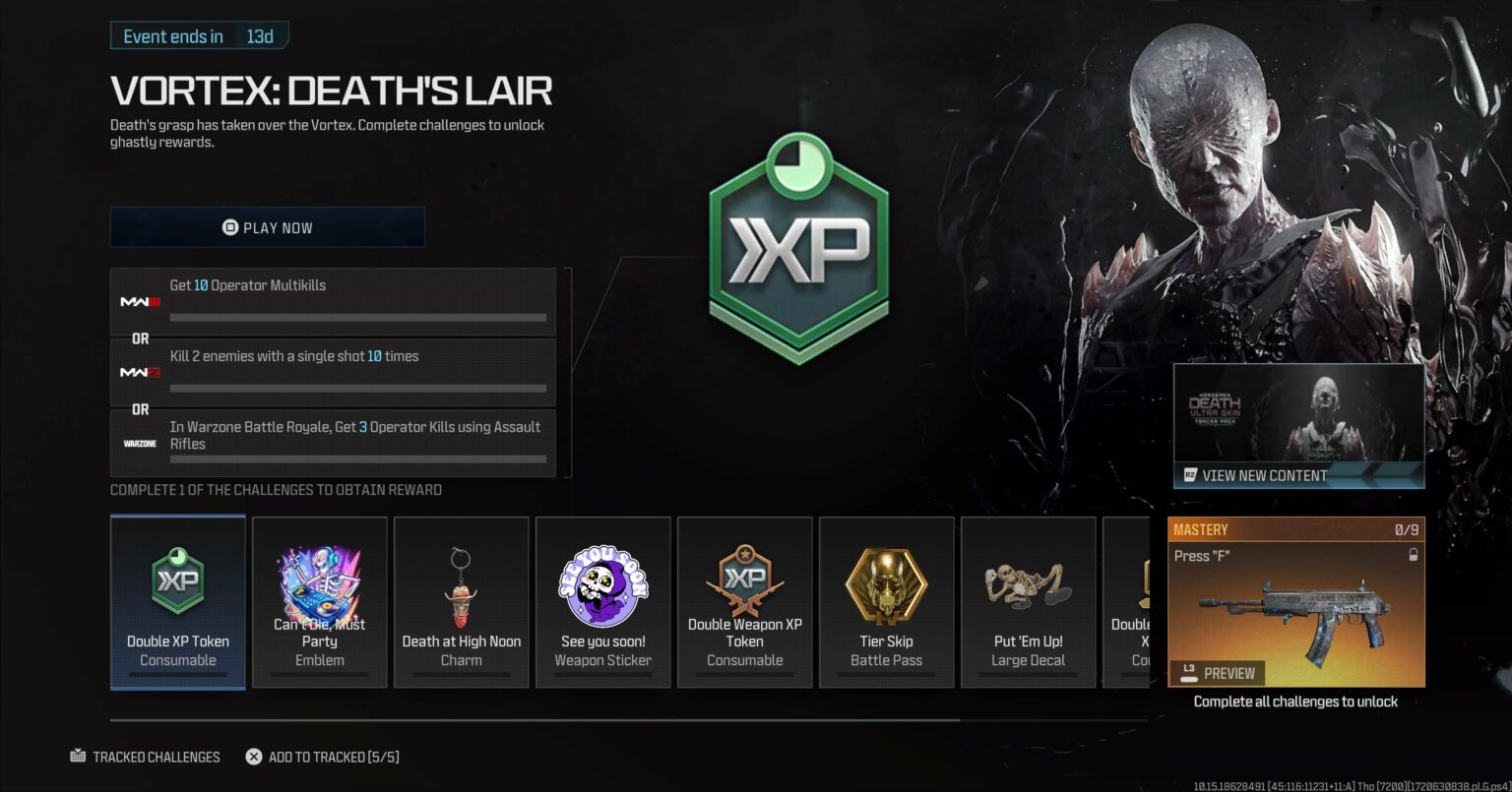Click the MWIII game icon beside Operator Multikills
Screen dimensions: 1512x792
coord(139,302)
